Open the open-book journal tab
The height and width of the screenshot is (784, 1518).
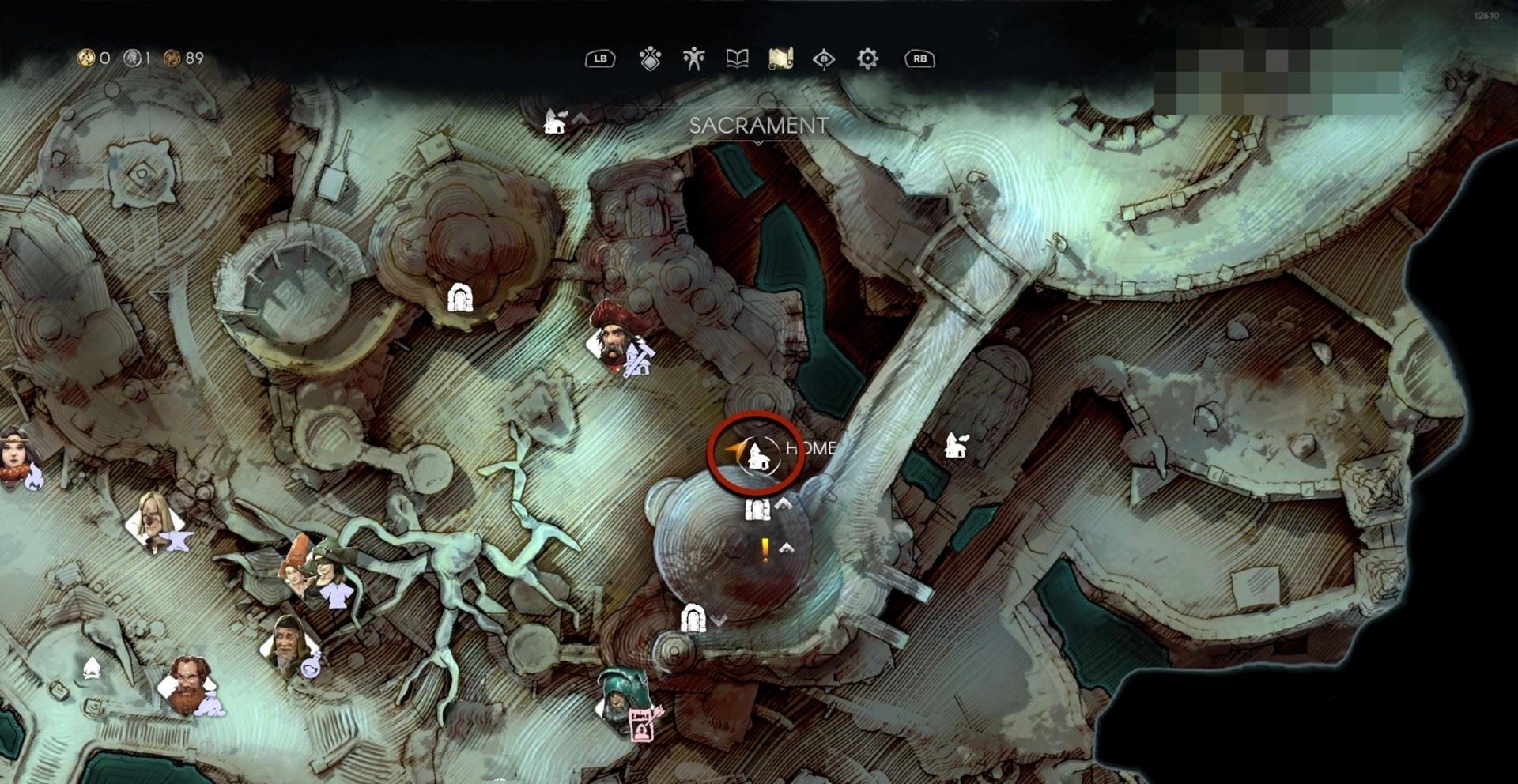(x=737, y=58)
